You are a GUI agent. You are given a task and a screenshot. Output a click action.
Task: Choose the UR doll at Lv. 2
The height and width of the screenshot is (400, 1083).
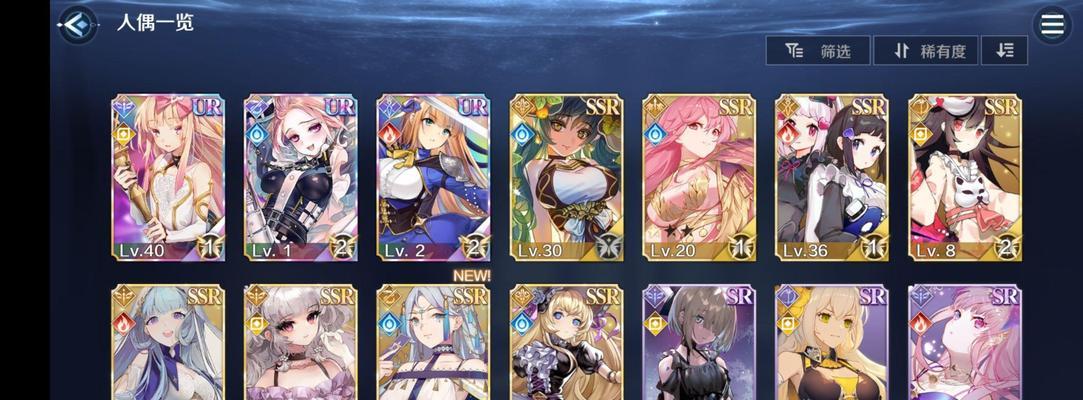pyautogui.click(x=433, y=177)
